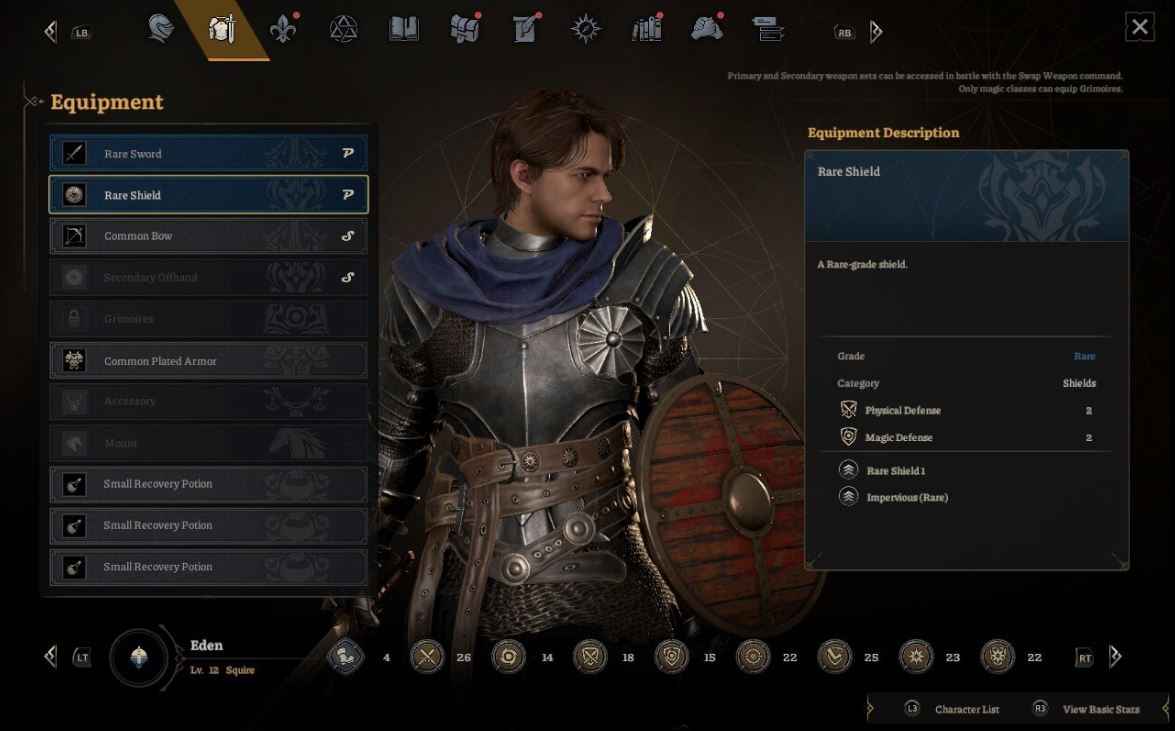Choose the Common Bow slot
Image resolution: width=1175 pixels, height=731 pixels.
click(208, 237)
